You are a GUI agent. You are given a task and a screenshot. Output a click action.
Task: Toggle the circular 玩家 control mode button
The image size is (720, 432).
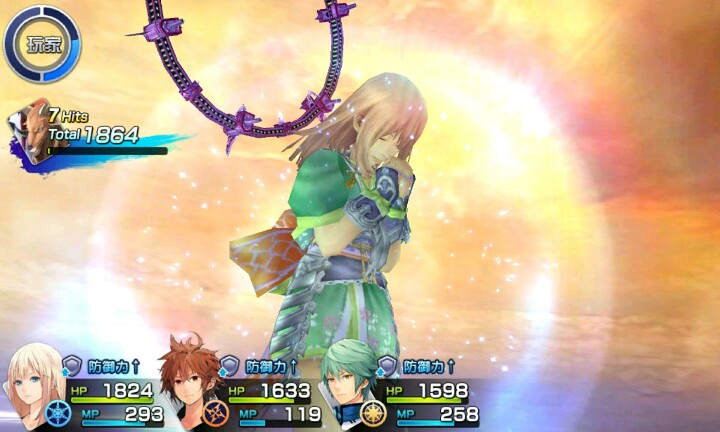point(41,43)
